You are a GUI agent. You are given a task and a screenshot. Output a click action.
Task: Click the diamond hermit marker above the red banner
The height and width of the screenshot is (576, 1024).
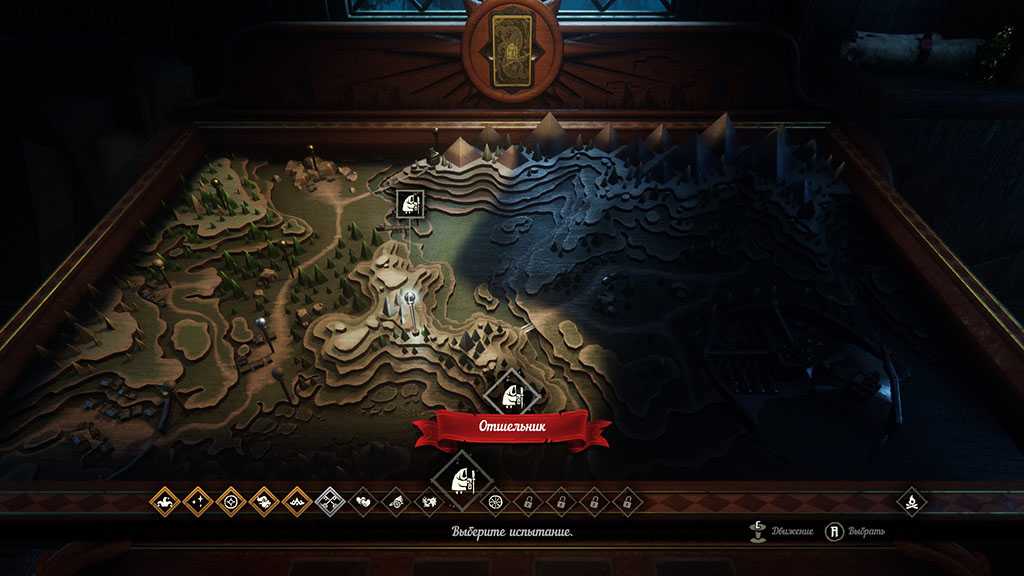511,391
